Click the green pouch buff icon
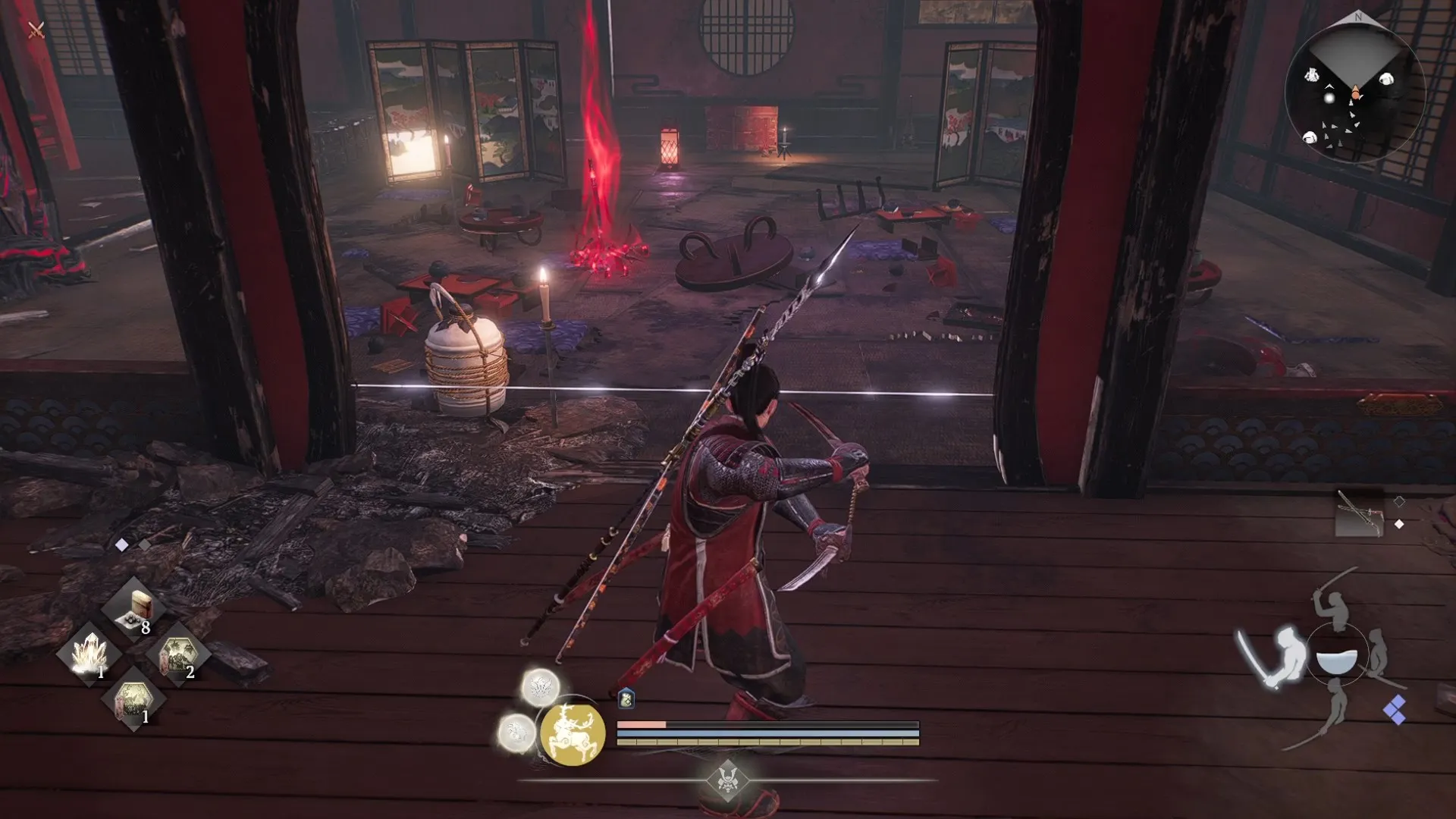 [x=626, y=699]
